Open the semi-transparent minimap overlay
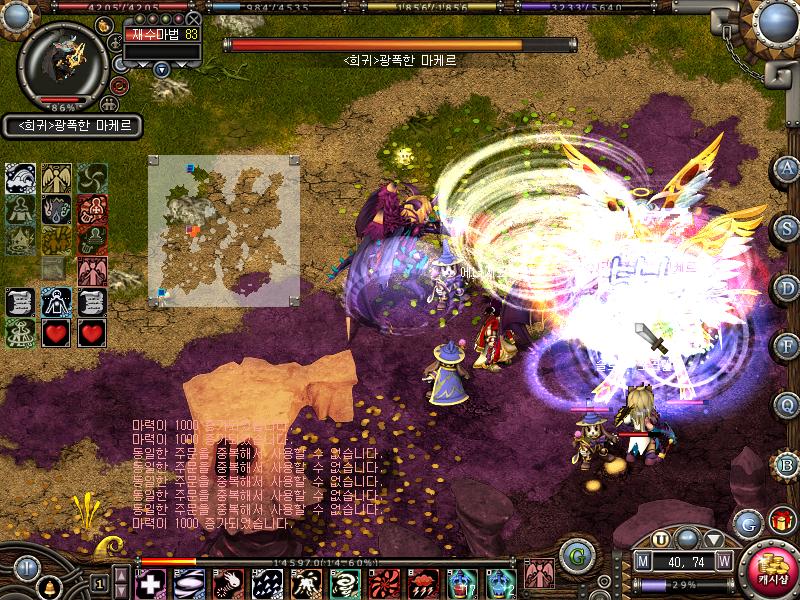Image resolution: width=800 pixels, height=600 pixels. (224, 232)
